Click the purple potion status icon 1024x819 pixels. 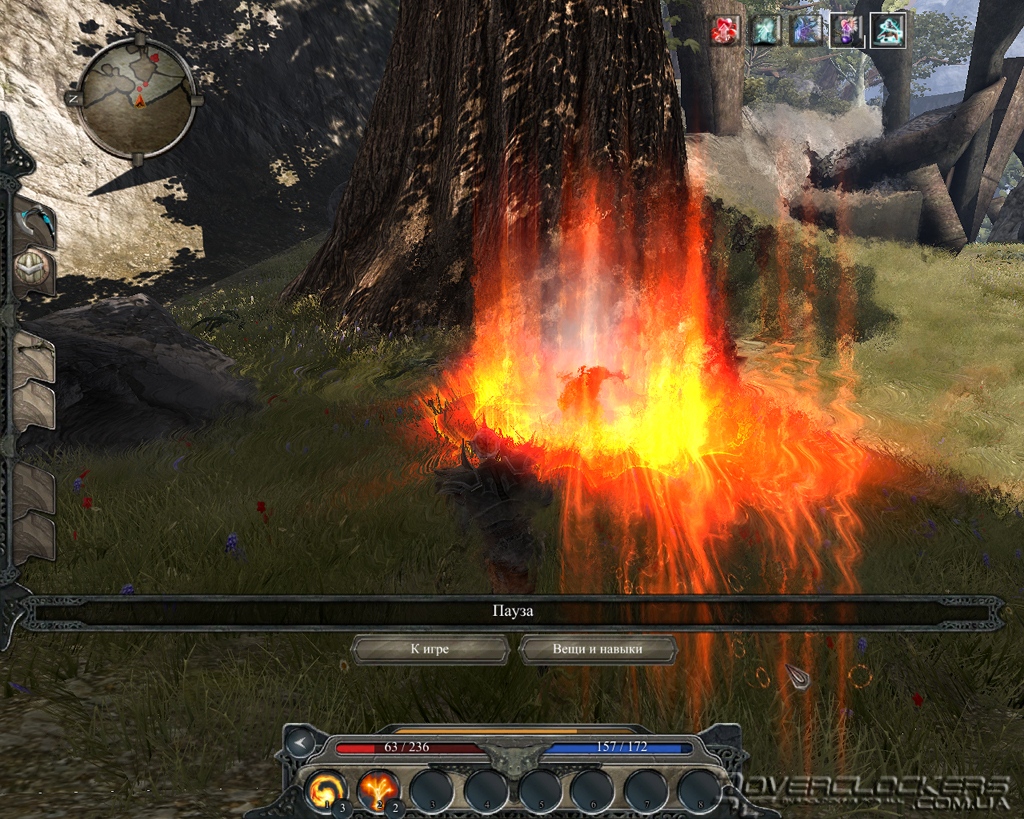(843, 31)
